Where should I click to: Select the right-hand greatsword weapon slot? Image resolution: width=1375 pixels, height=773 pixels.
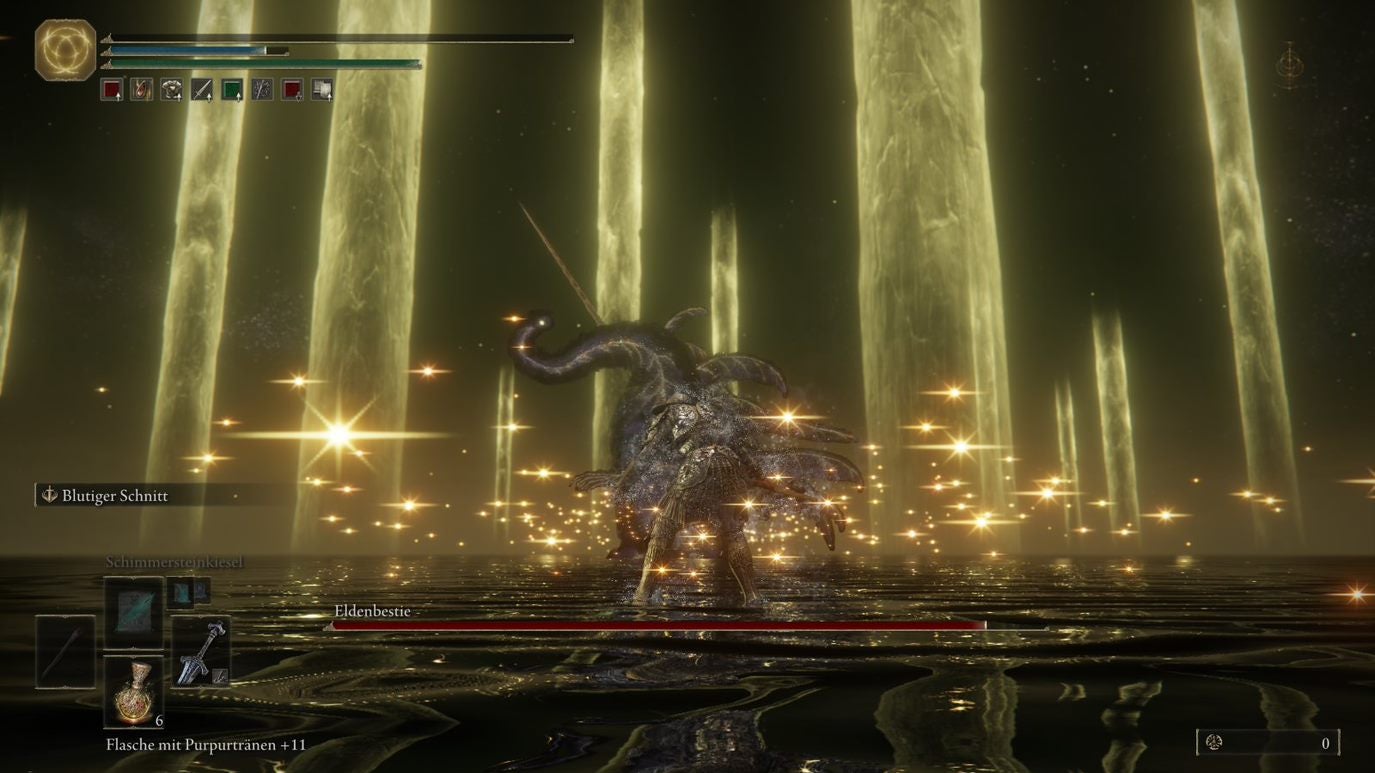click(201, 652)
